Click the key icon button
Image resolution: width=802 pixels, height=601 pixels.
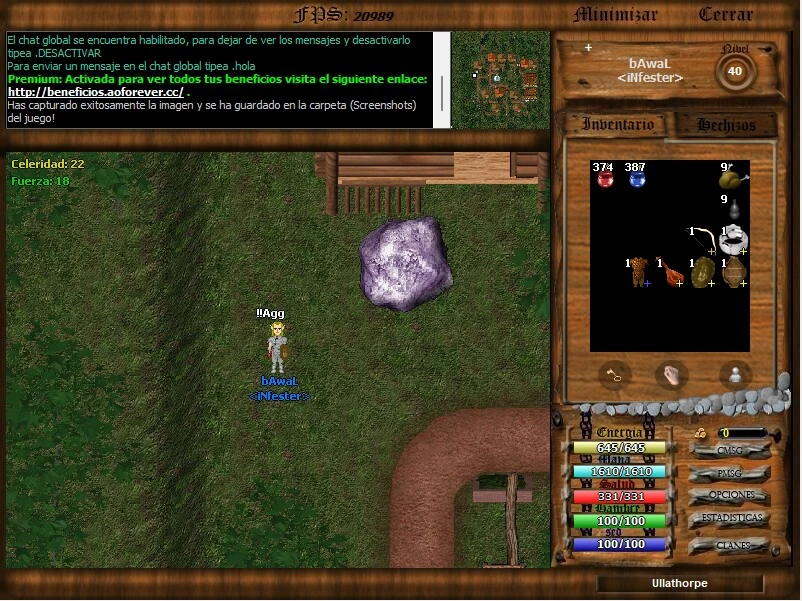(616, 376)
